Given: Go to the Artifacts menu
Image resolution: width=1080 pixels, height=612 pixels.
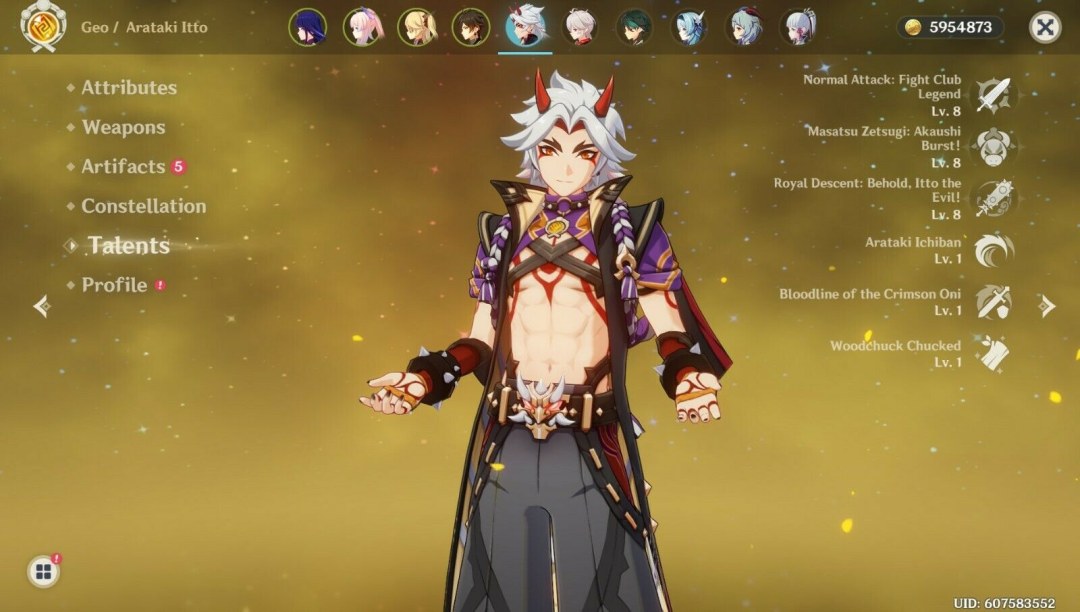Looking at the screenshot, I should pos(123,167).
